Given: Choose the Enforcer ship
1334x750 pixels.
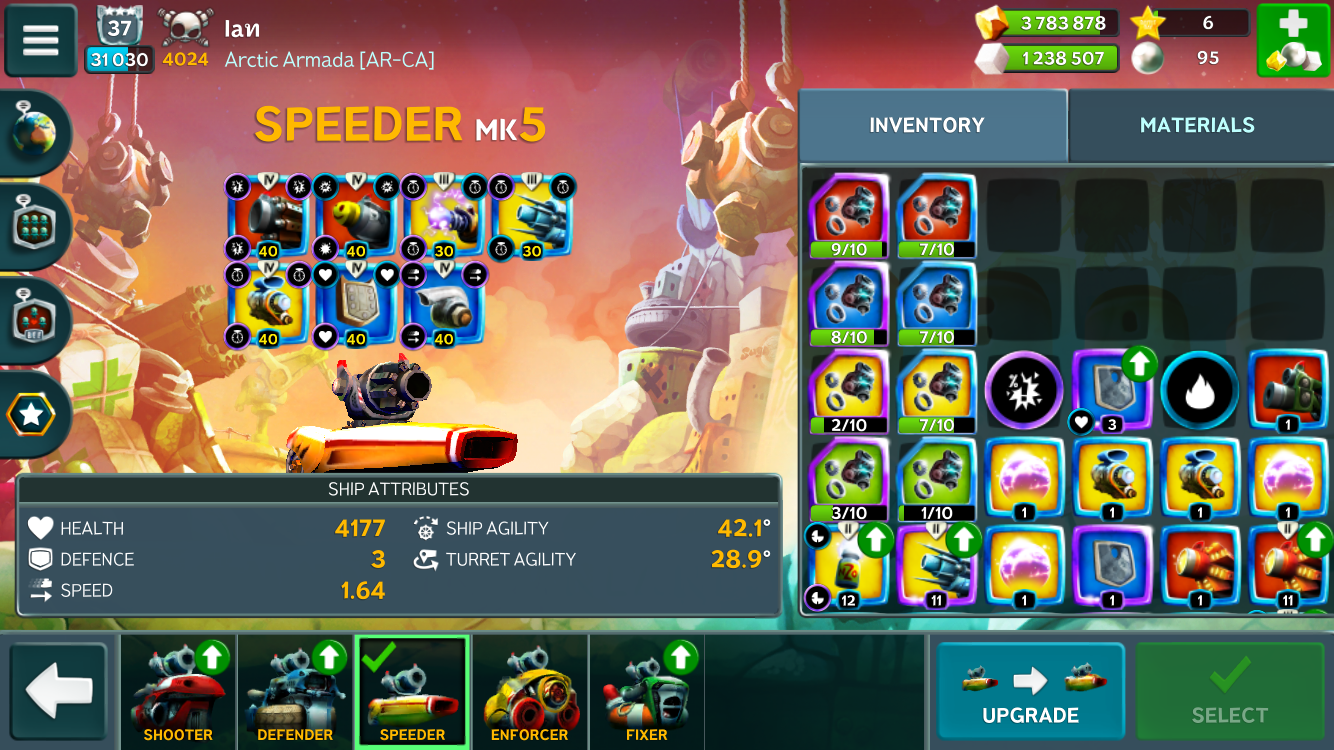Looking at the screenshot, I should tap(529, 692).
